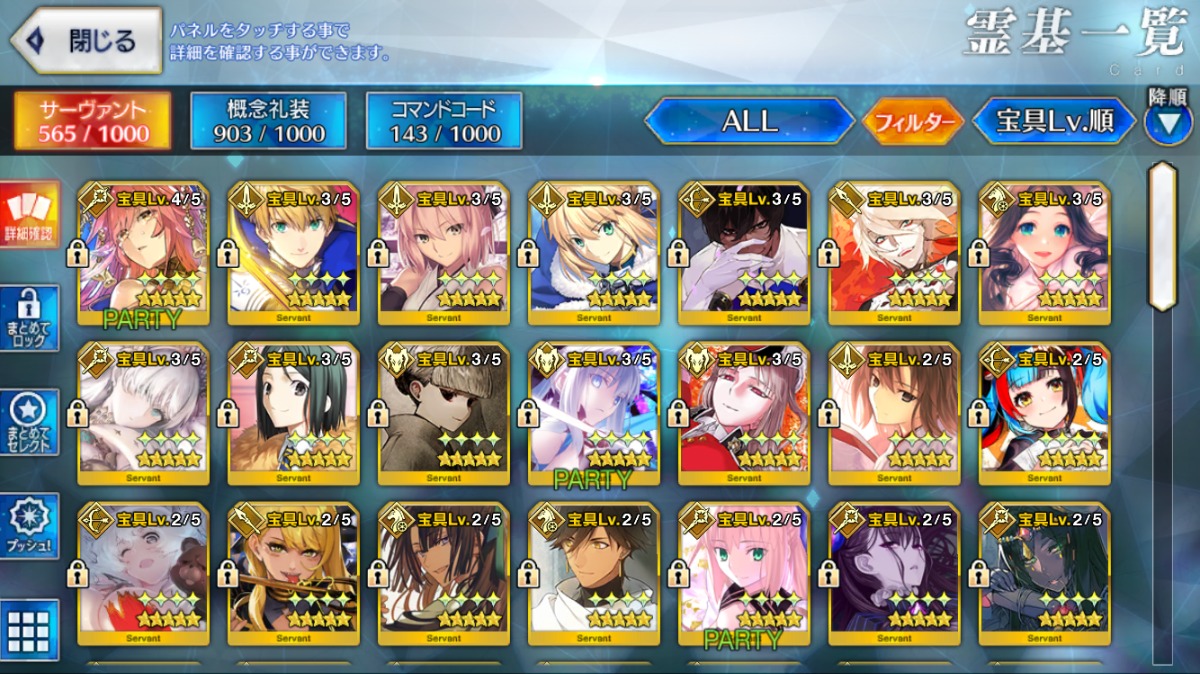
Task: Change the grid layout view icon
Action: tap(30, 630)
